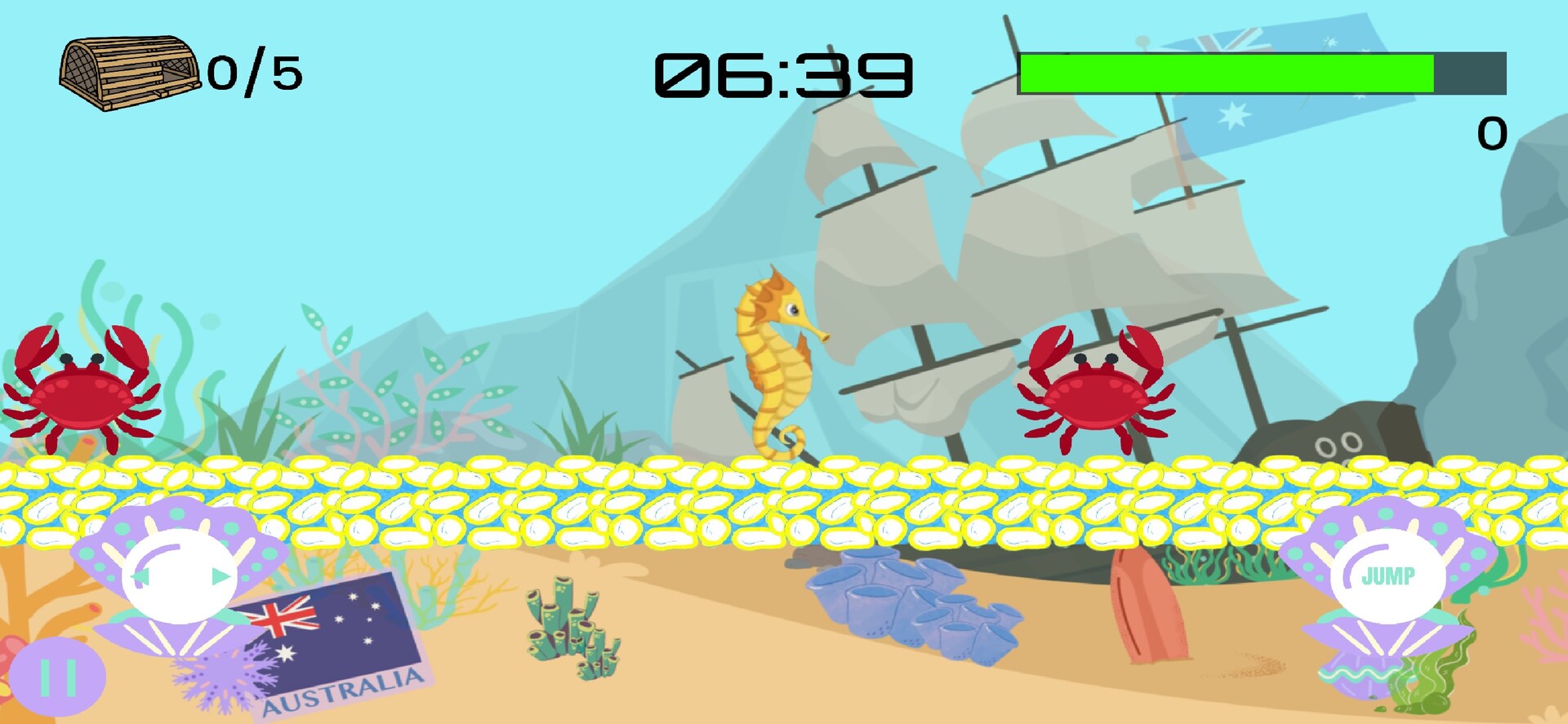This screenshot has height=724, width=1568.
Task: Click the score counter showing 0
Action: pos(1492,133)
